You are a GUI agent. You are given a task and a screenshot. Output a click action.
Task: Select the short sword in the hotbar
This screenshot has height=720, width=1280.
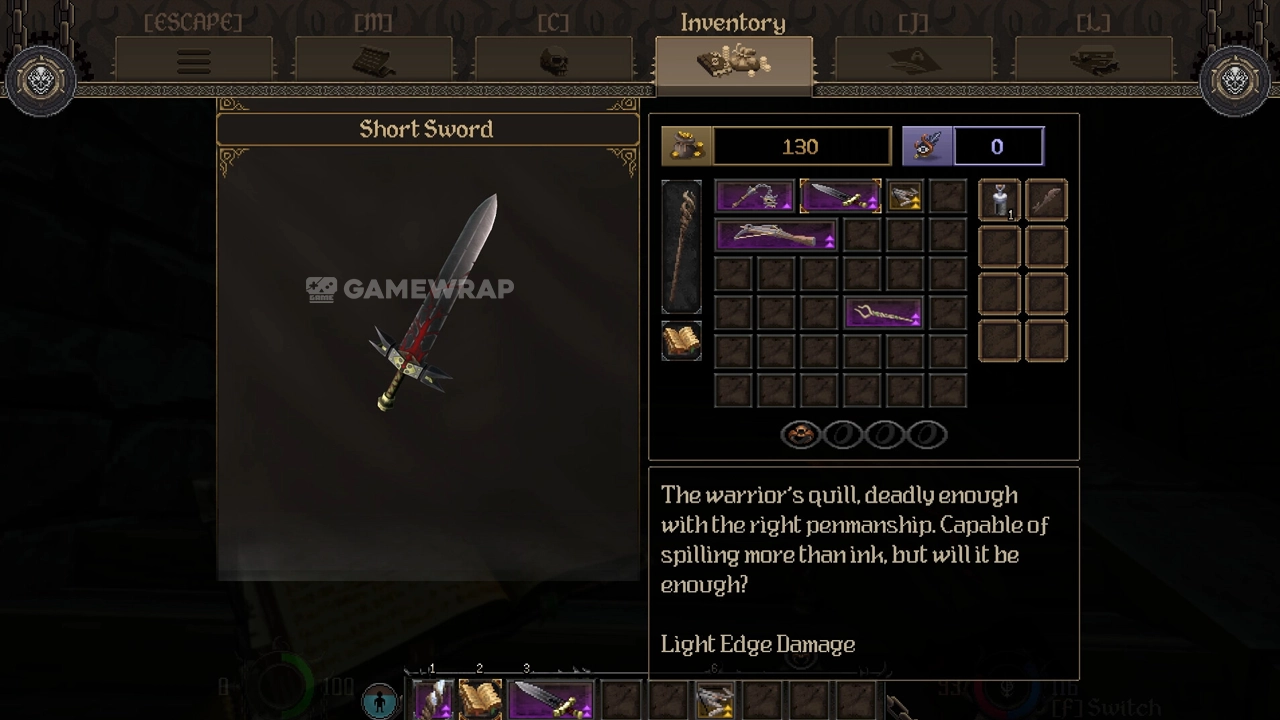click(x=551, y=700)
